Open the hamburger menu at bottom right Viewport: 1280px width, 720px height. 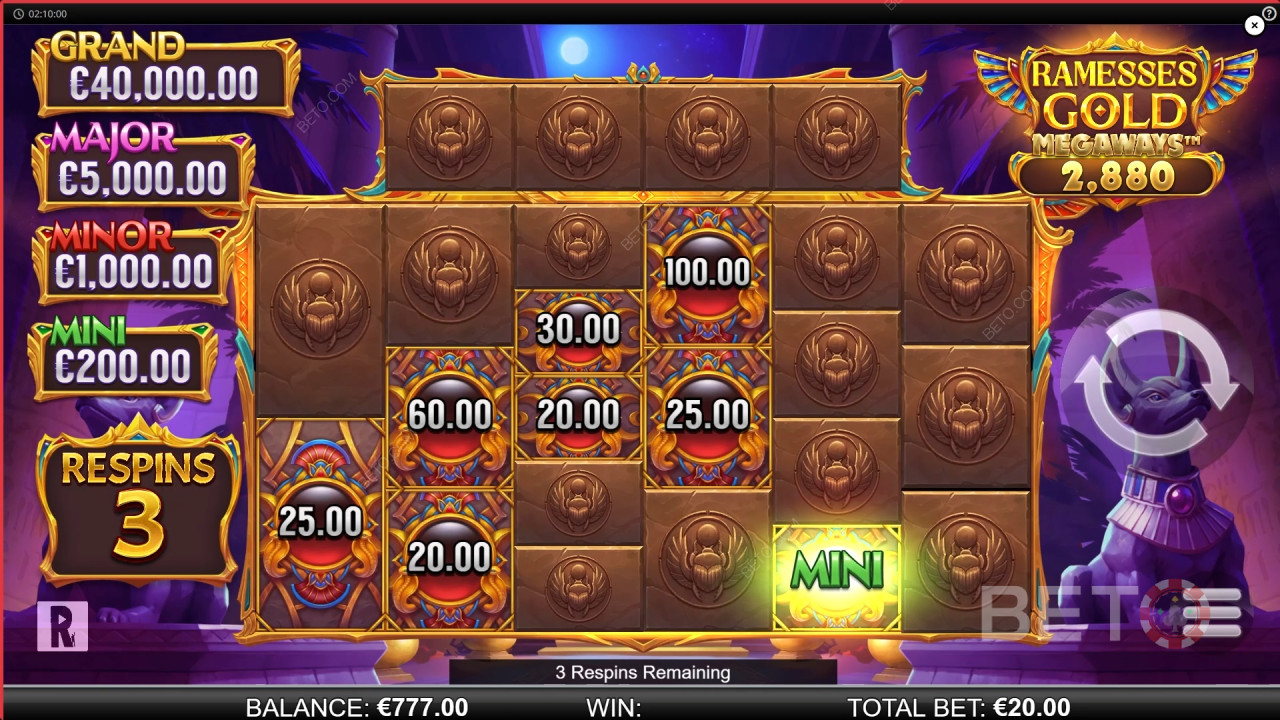click(x=1211, y=612)
